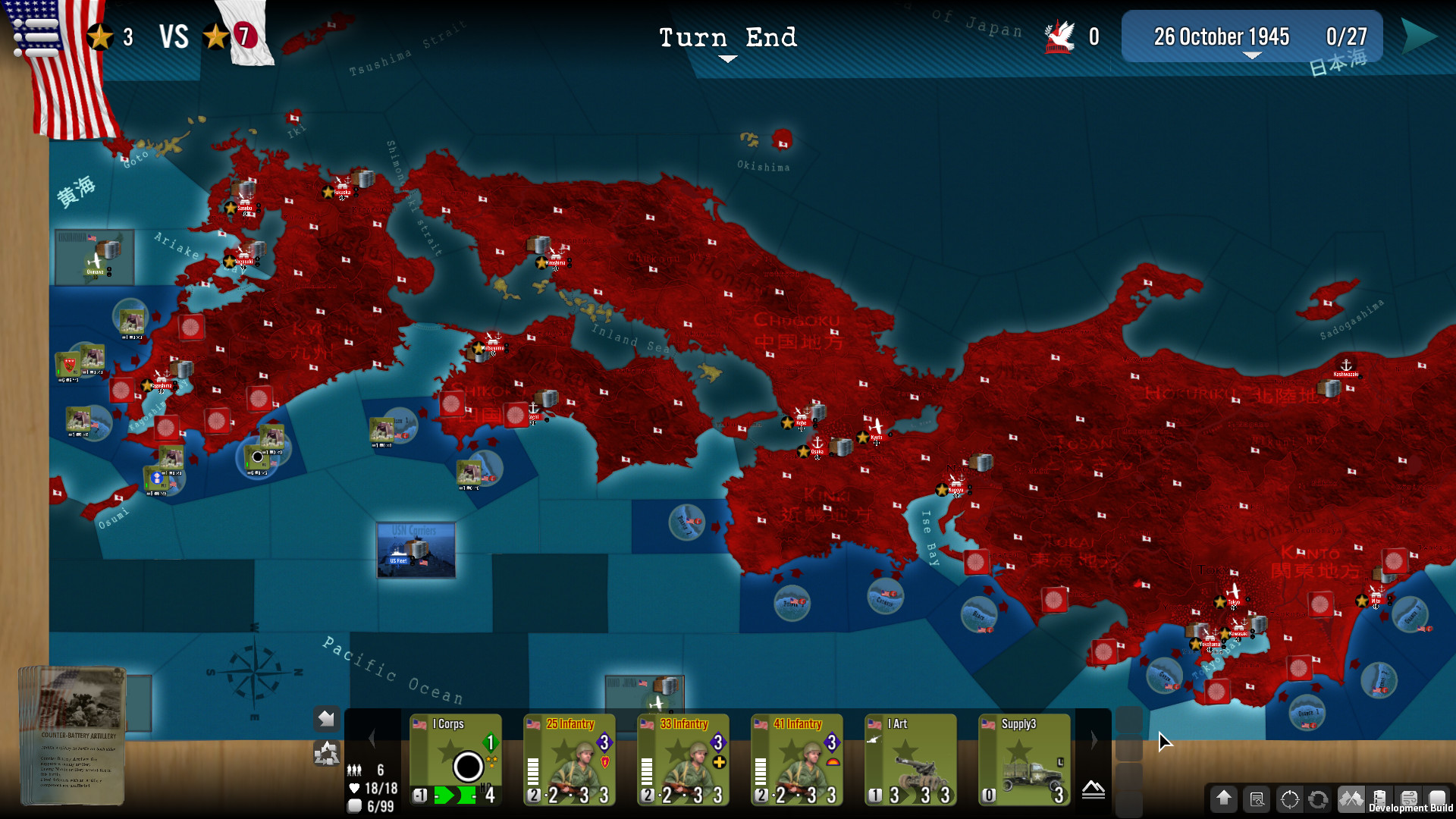Viewport: 1456px width, 819px height.
Task: Select the I Corps unit card
Action: [x=456, y=758]
